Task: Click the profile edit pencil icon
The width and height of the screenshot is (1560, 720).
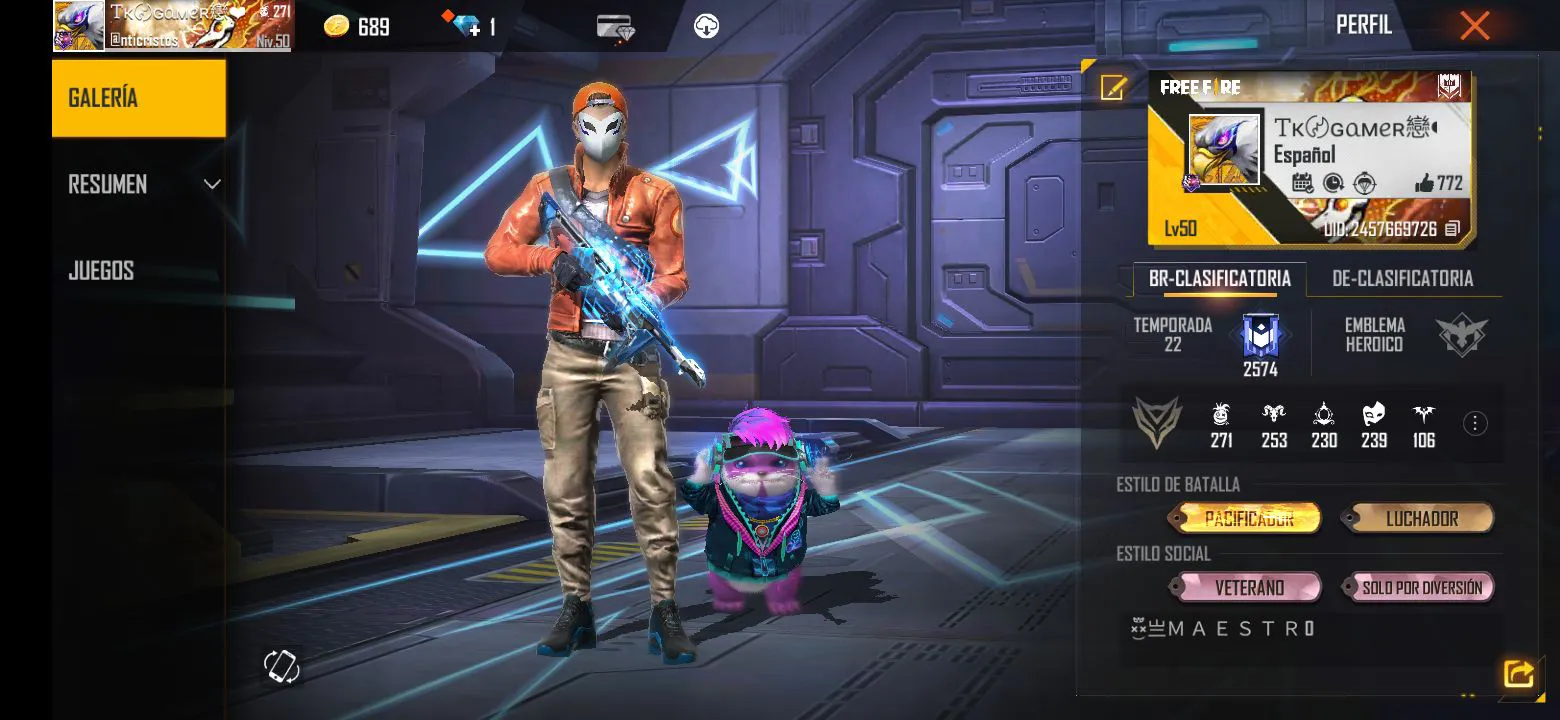Action: pyautogui.click(x=1113, y=88)
